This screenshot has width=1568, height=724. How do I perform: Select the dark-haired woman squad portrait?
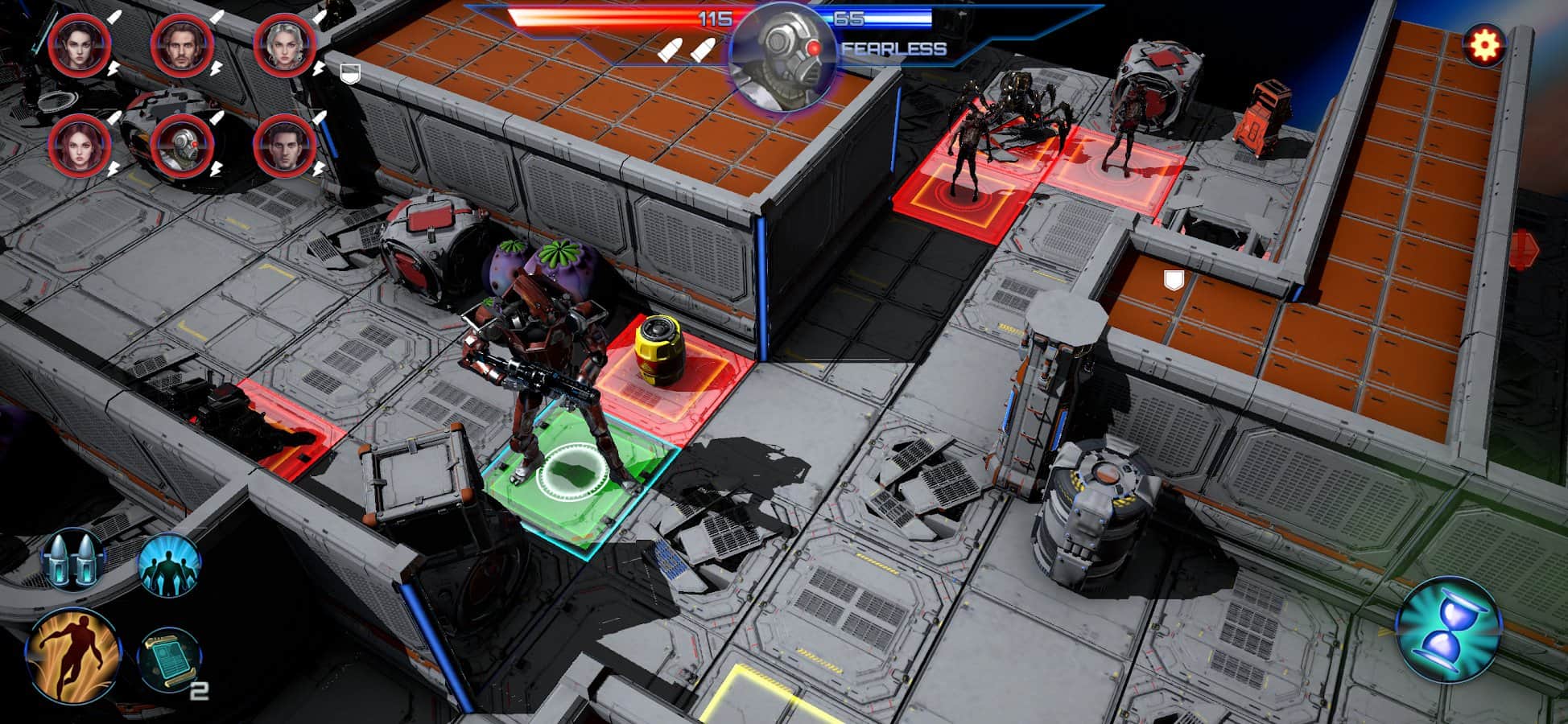click(x=80, y=44)
